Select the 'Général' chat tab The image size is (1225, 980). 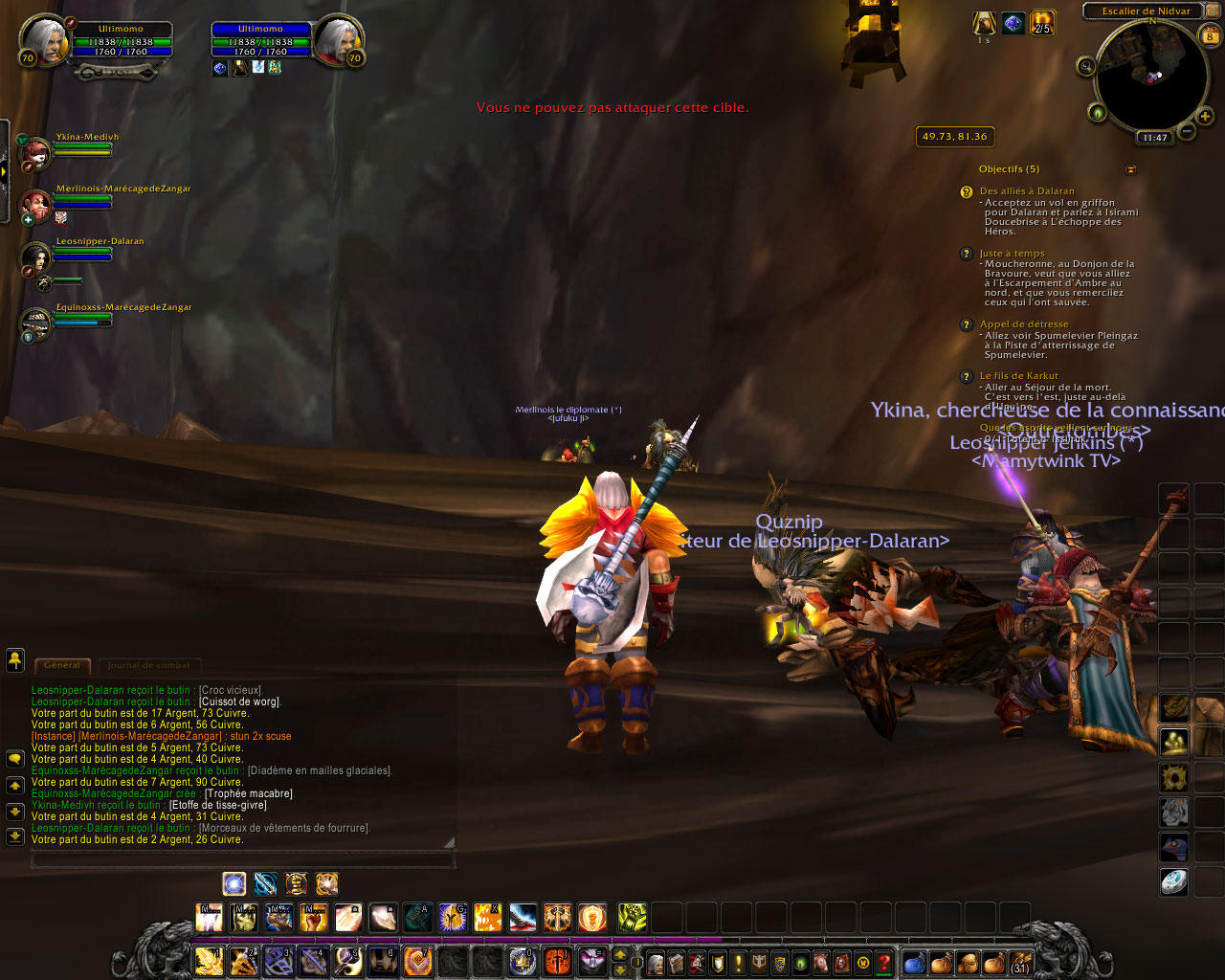[x=62, y=665]
